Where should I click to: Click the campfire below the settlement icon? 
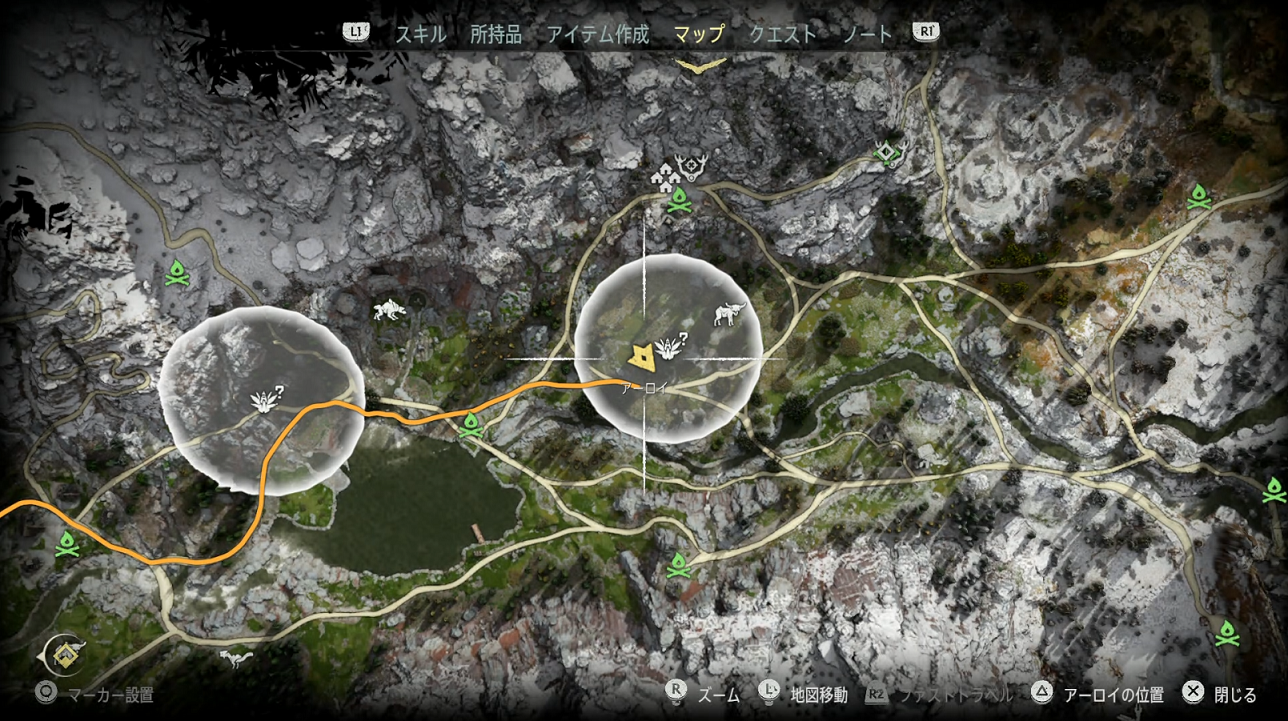pos(679,200)
